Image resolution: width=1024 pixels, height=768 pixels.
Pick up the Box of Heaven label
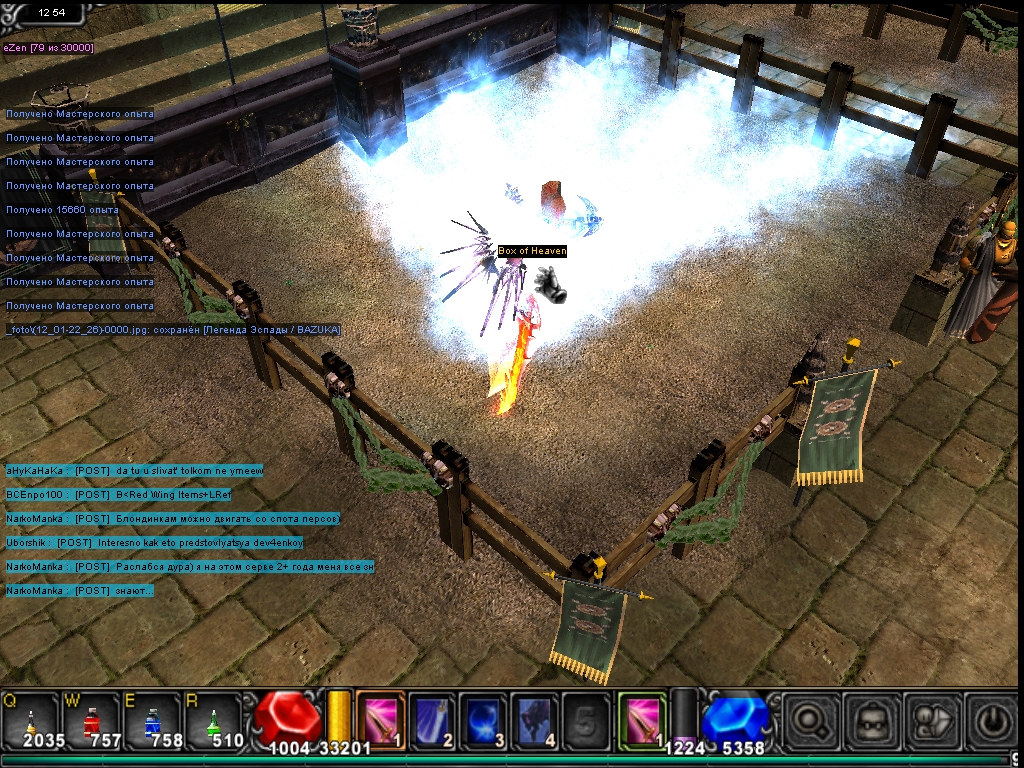532,251
